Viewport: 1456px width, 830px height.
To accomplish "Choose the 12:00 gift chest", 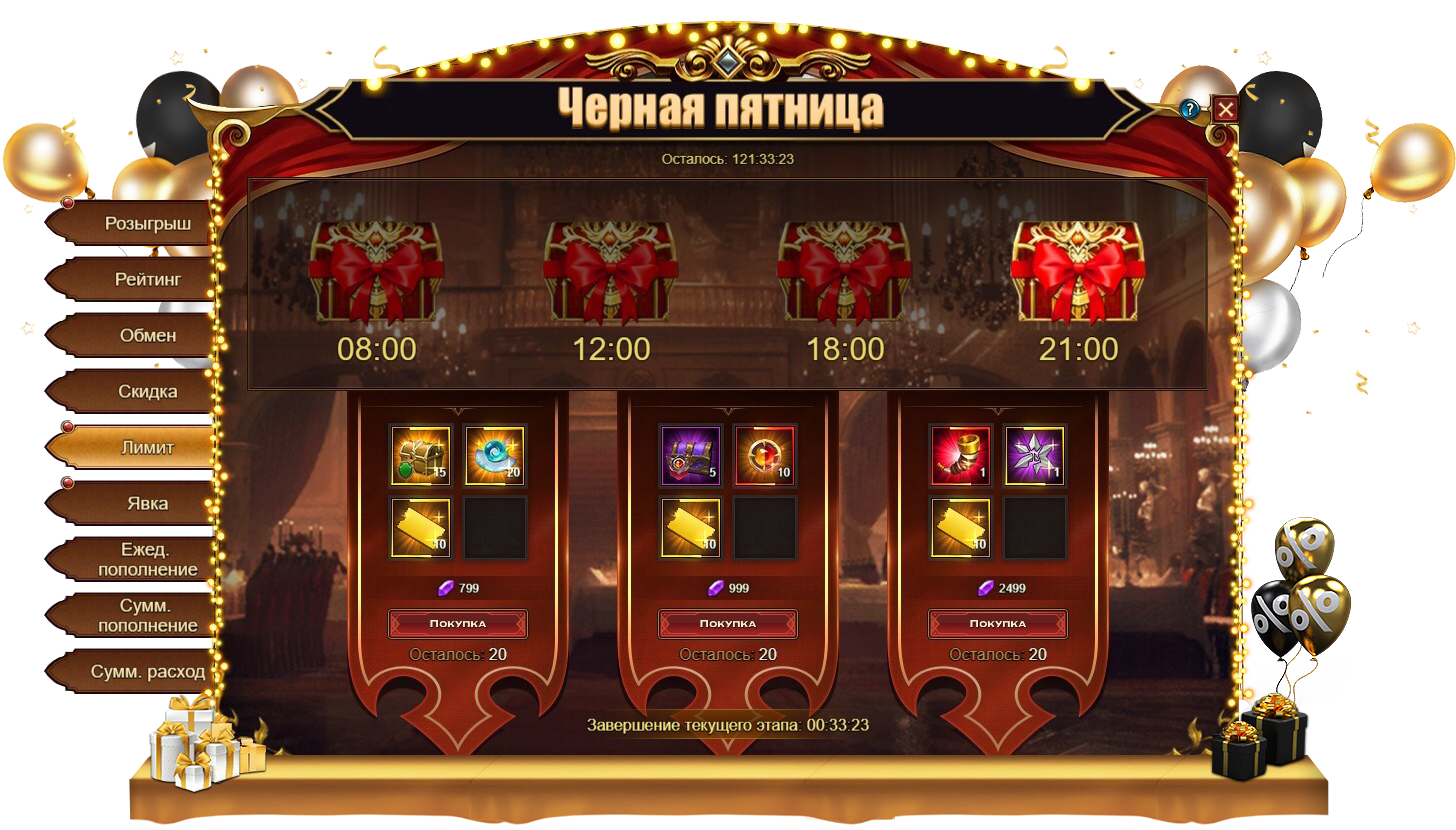I will pos(610,272).
